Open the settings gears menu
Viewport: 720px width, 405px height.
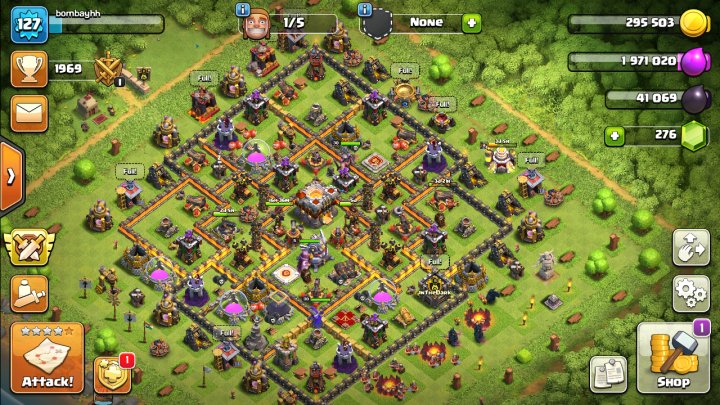tap(691, 294)
